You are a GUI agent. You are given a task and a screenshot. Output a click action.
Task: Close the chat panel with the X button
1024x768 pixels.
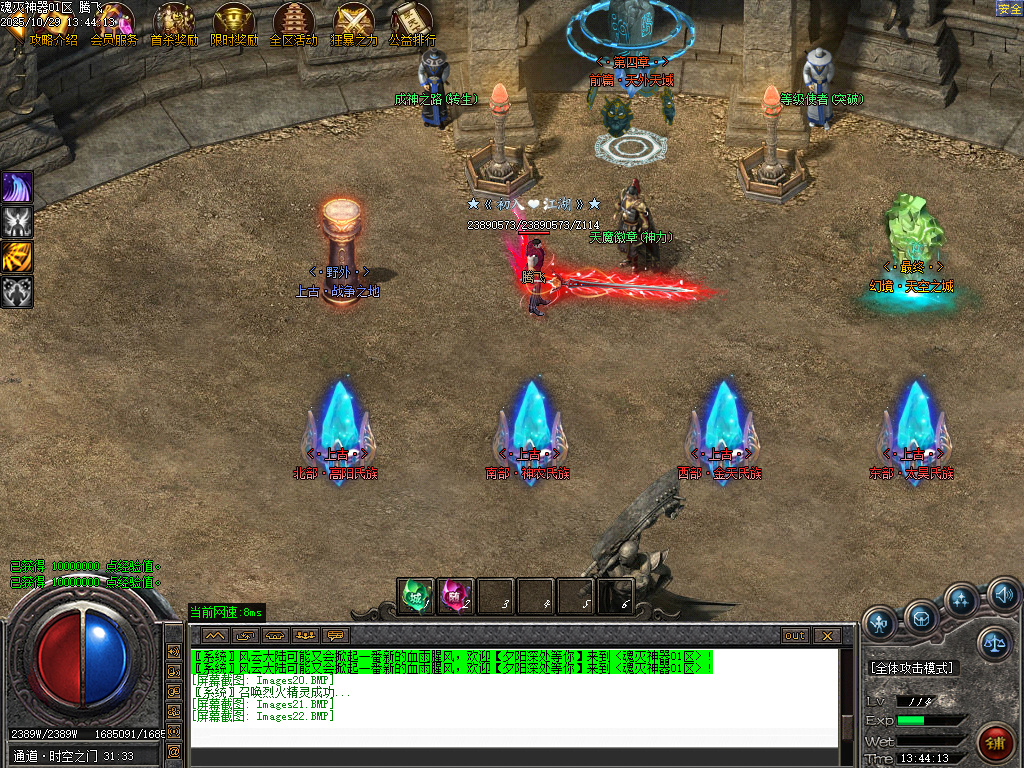(x=826, y=635)
